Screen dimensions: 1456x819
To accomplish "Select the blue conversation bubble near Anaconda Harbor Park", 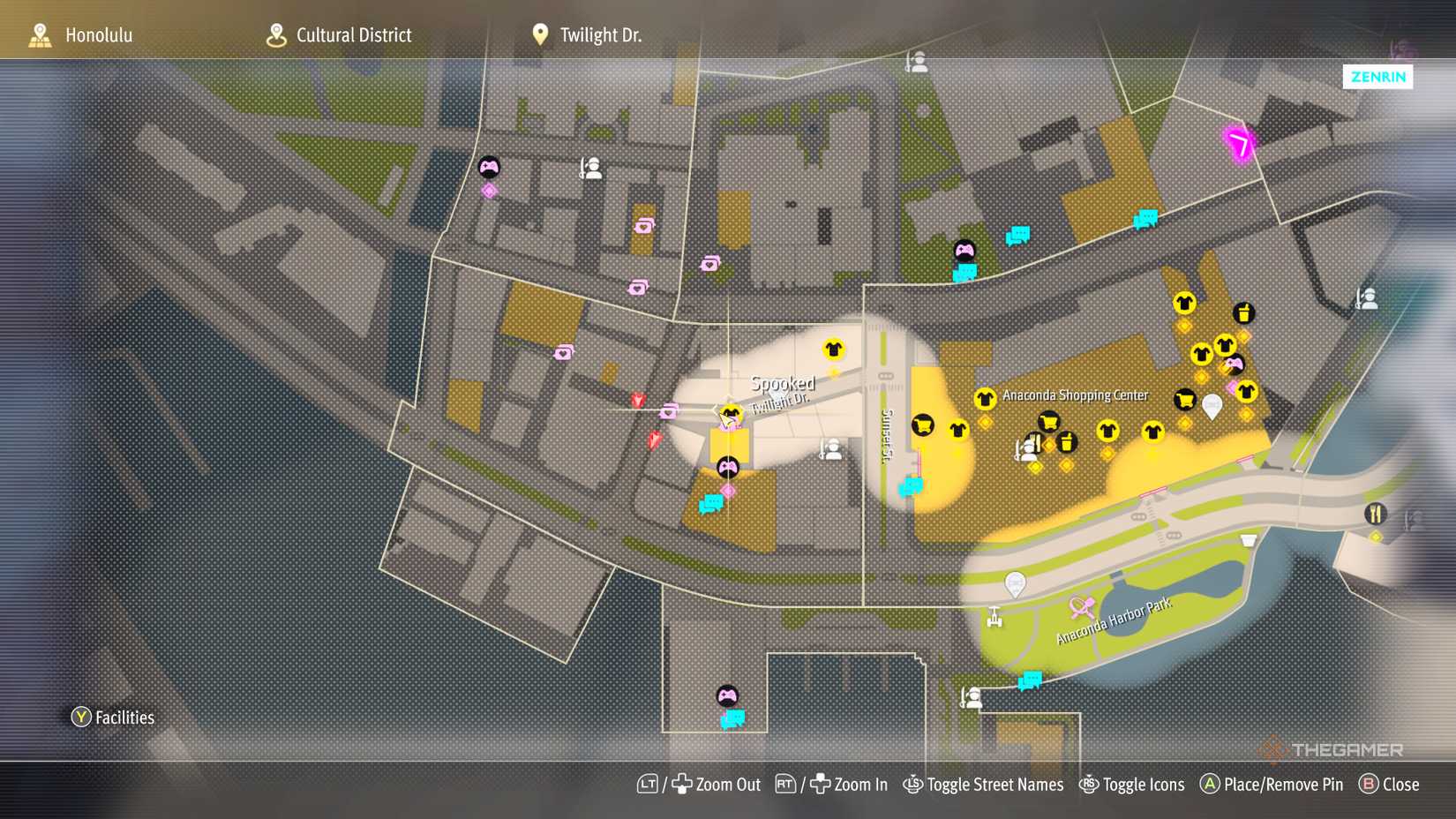I will tap(1031, 679).
